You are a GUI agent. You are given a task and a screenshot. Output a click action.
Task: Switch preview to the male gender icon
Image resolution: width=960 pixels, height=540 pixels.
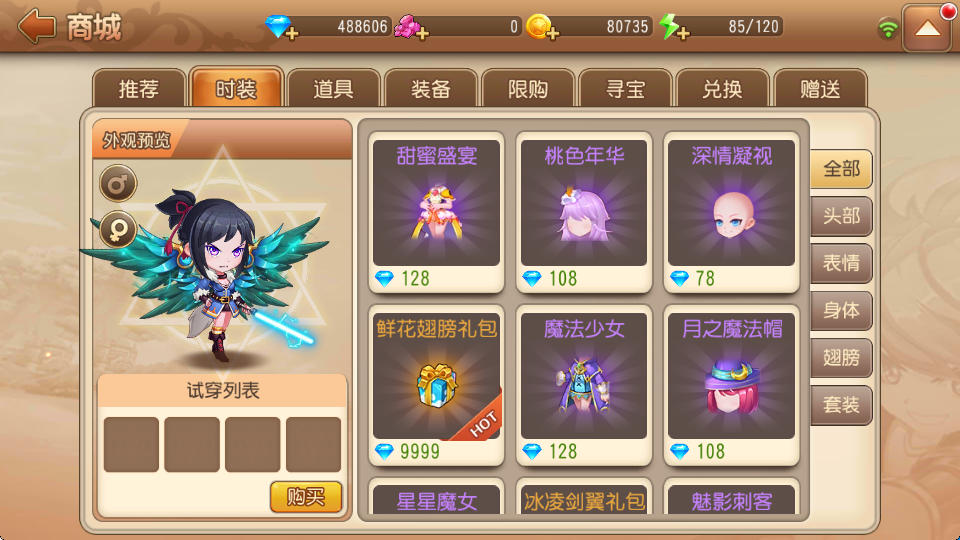tap(118, 183)
